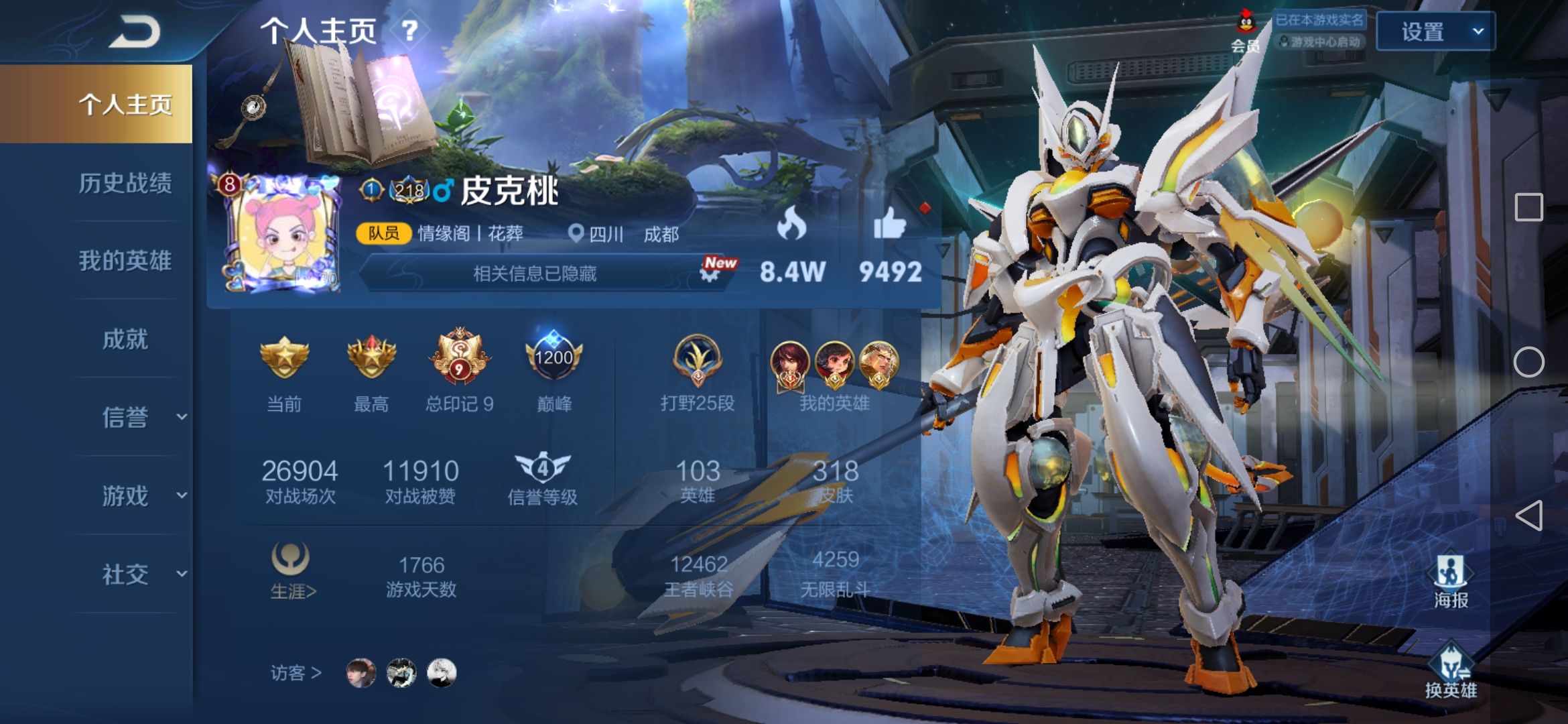The width and height of the screenshot is (1568, 724).
Task: View the 巅峰 1200 rating badge
Action: pyautogui.click(x=554, y=358)
